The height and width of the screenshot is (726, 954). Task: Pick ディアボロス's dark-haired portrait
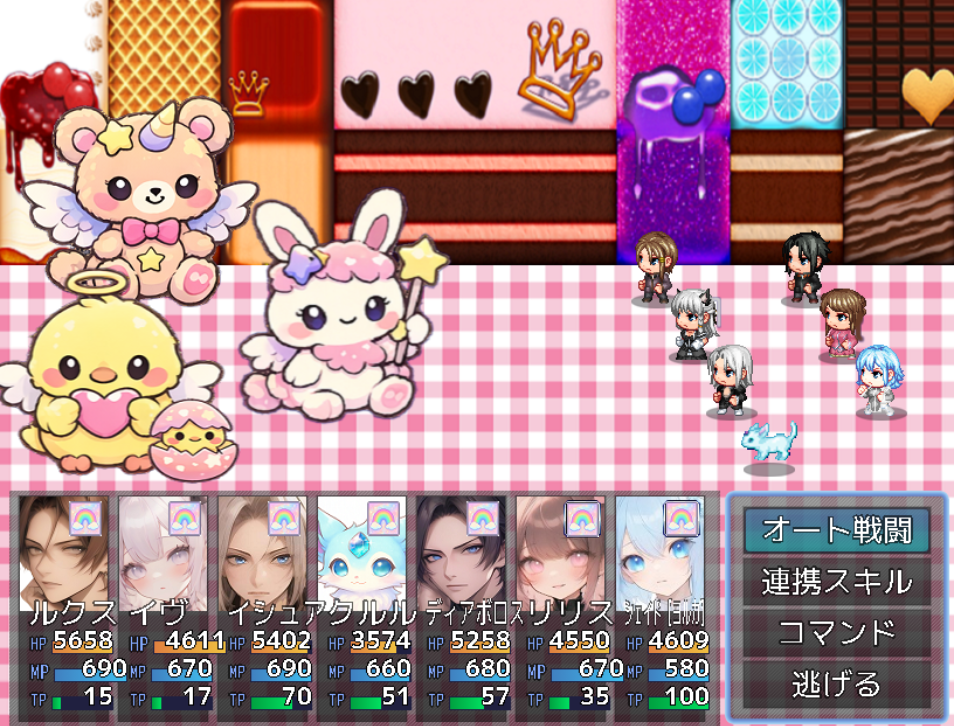pyautogui.click(x=461, y=553)
